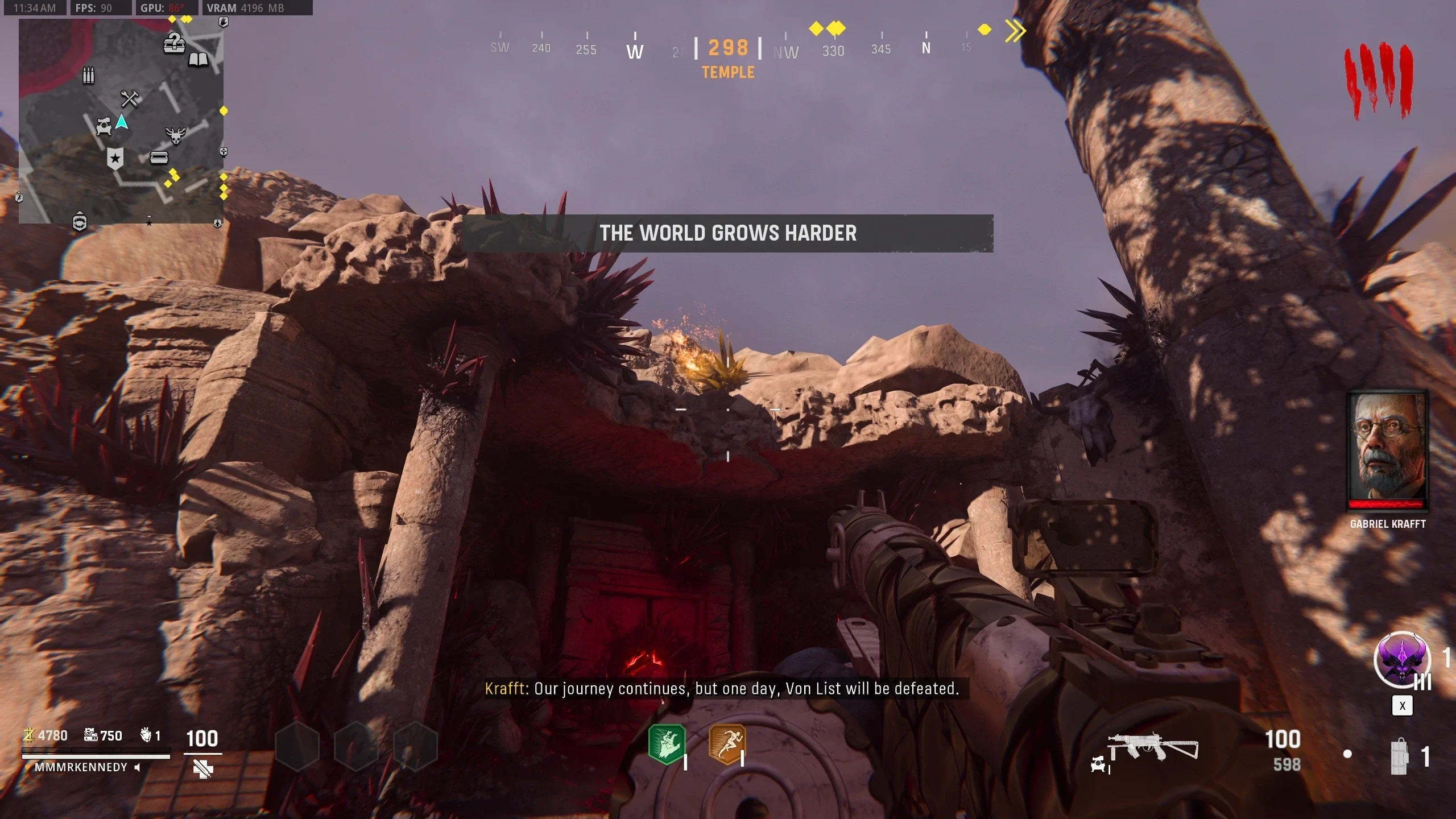Select the orange running man perk icon
The image size is (1456, 819).
(x=726, y=744)
